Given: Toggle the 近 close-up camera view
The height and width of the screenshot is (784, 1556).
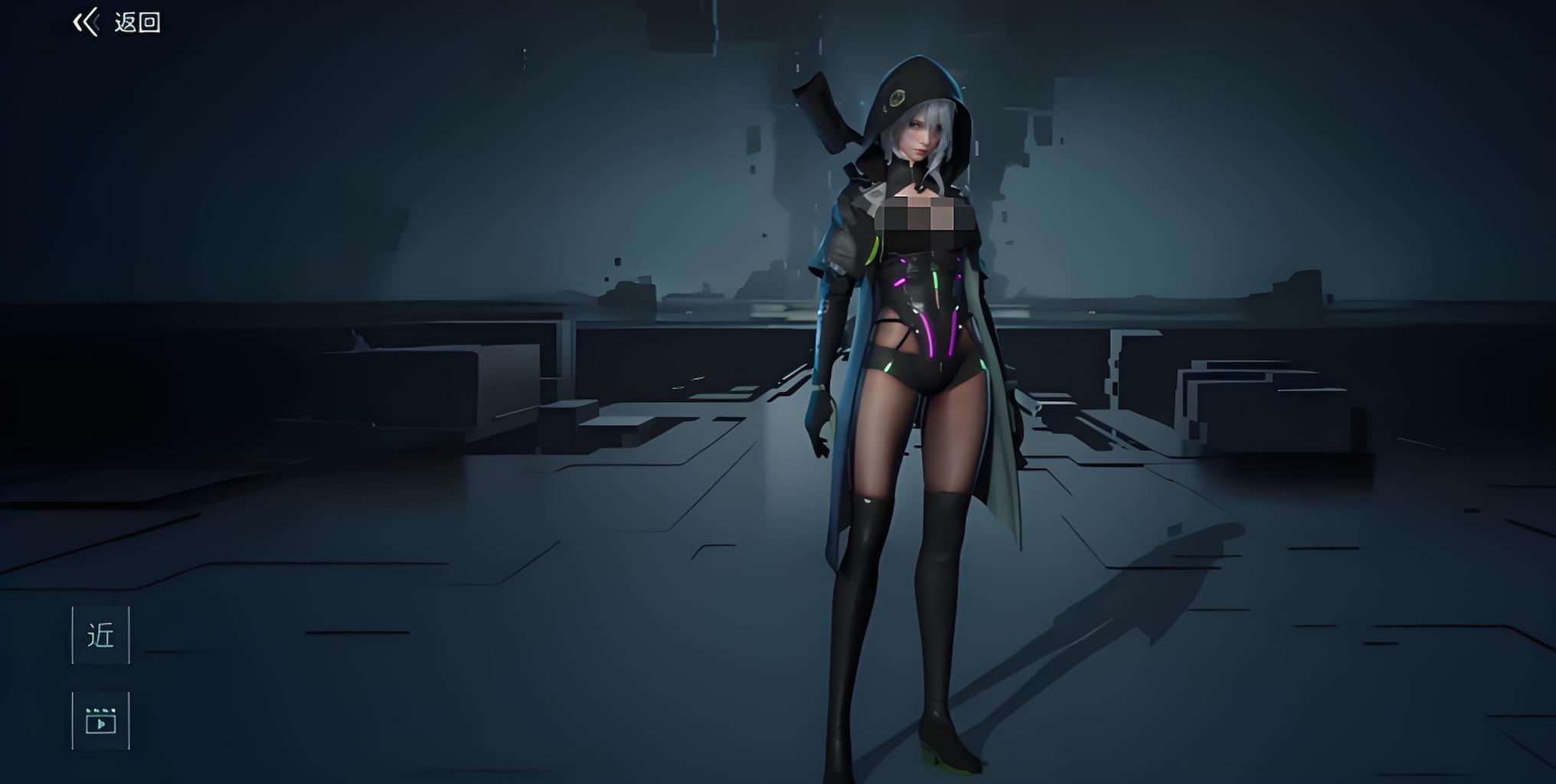Looking at the screenshot, I should point(101,635).
